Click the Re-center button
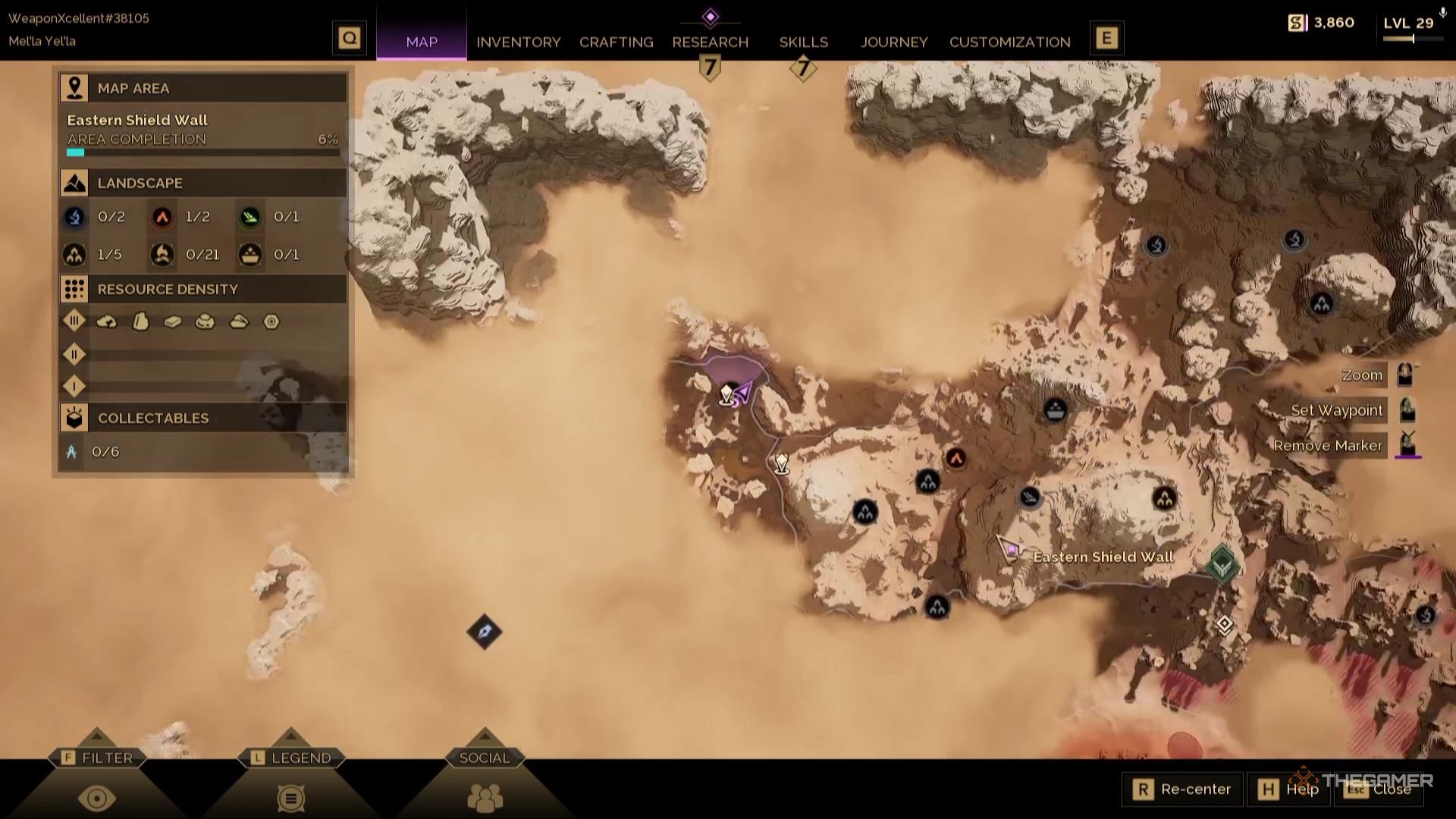 (x=1183, y=789)
